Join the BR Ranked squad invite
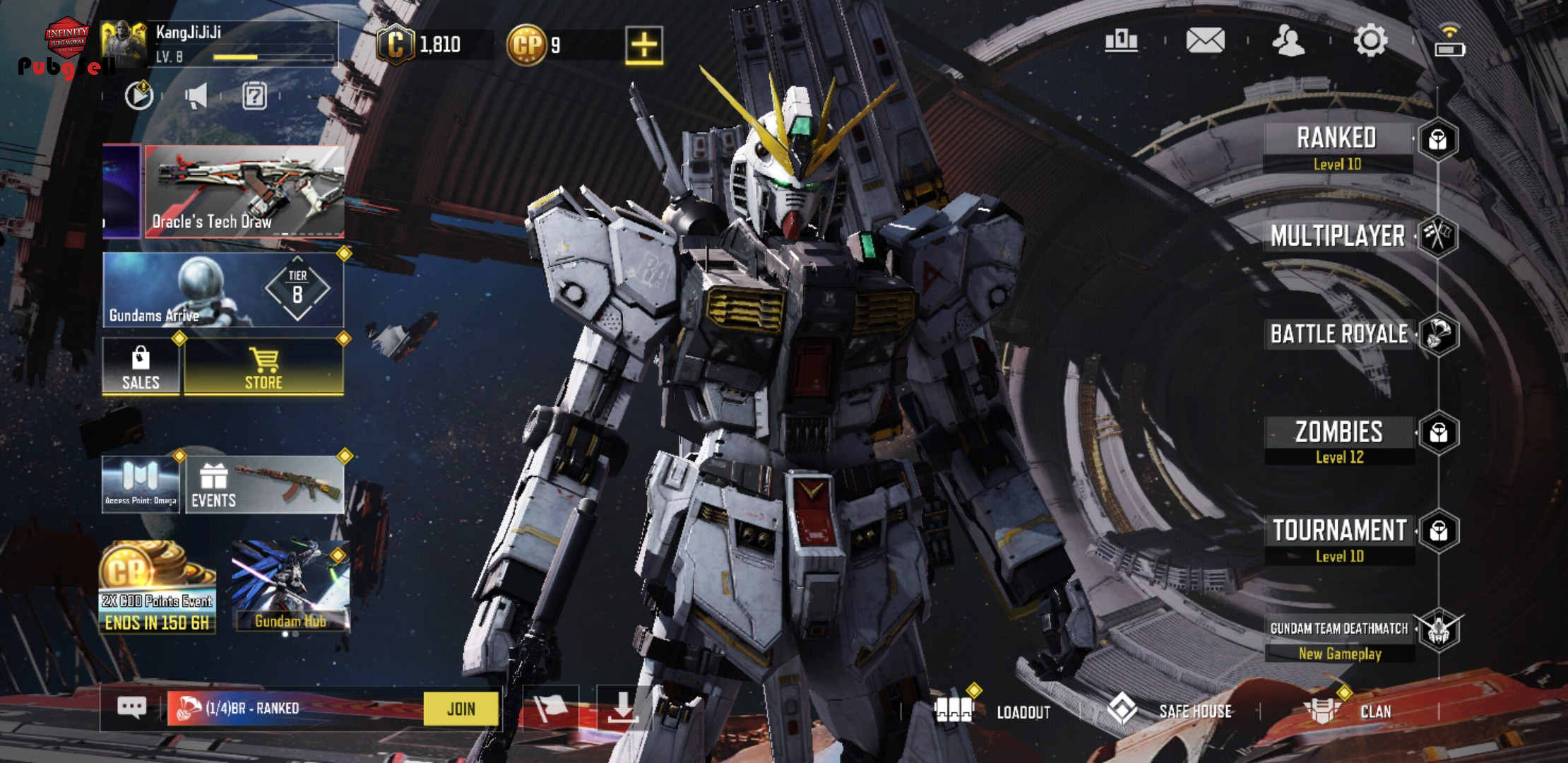Image resolution: width=1568 pixels, height=763 pixels. pos(461,709)
